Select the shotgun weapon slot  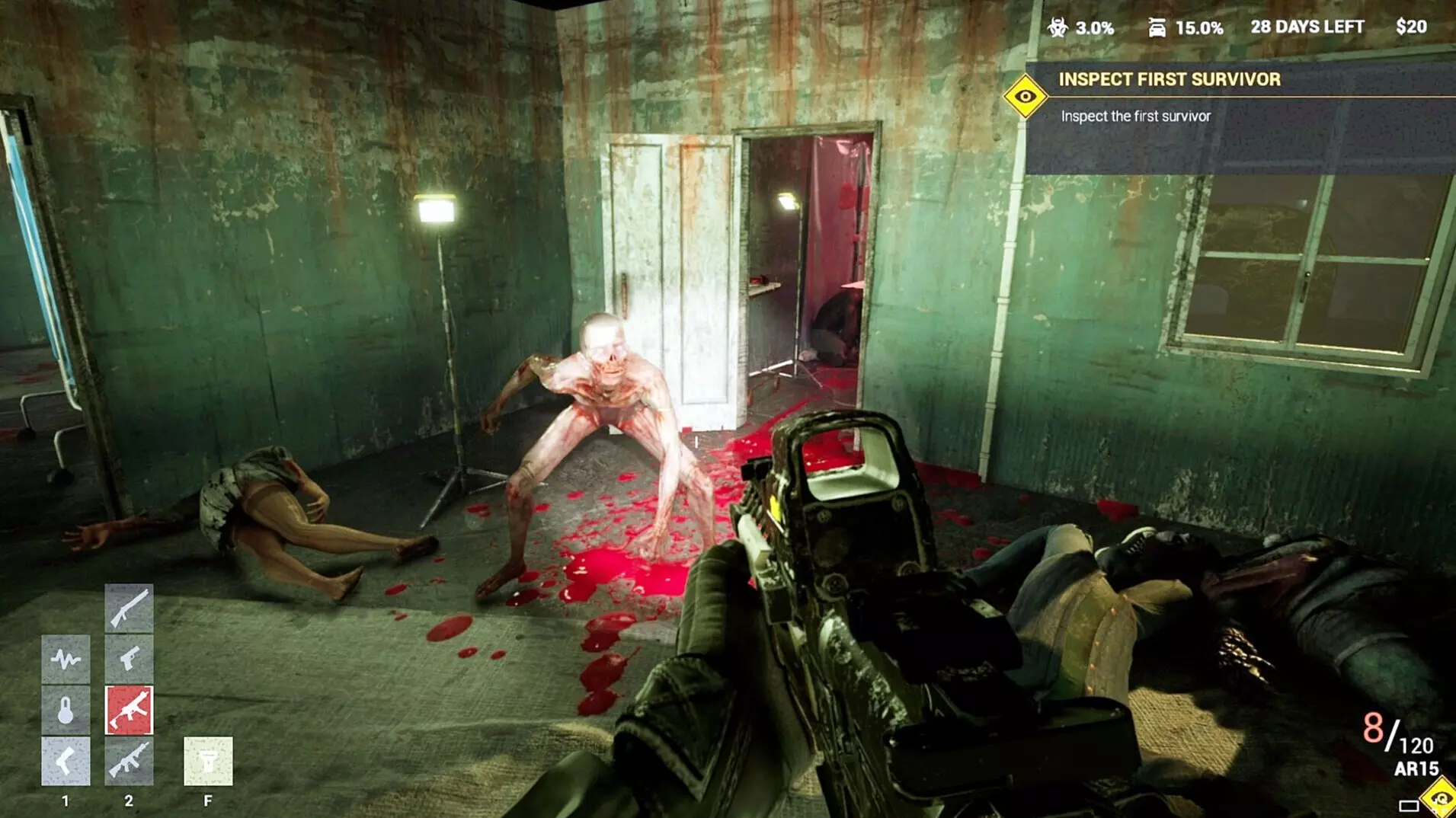point(129,607)
